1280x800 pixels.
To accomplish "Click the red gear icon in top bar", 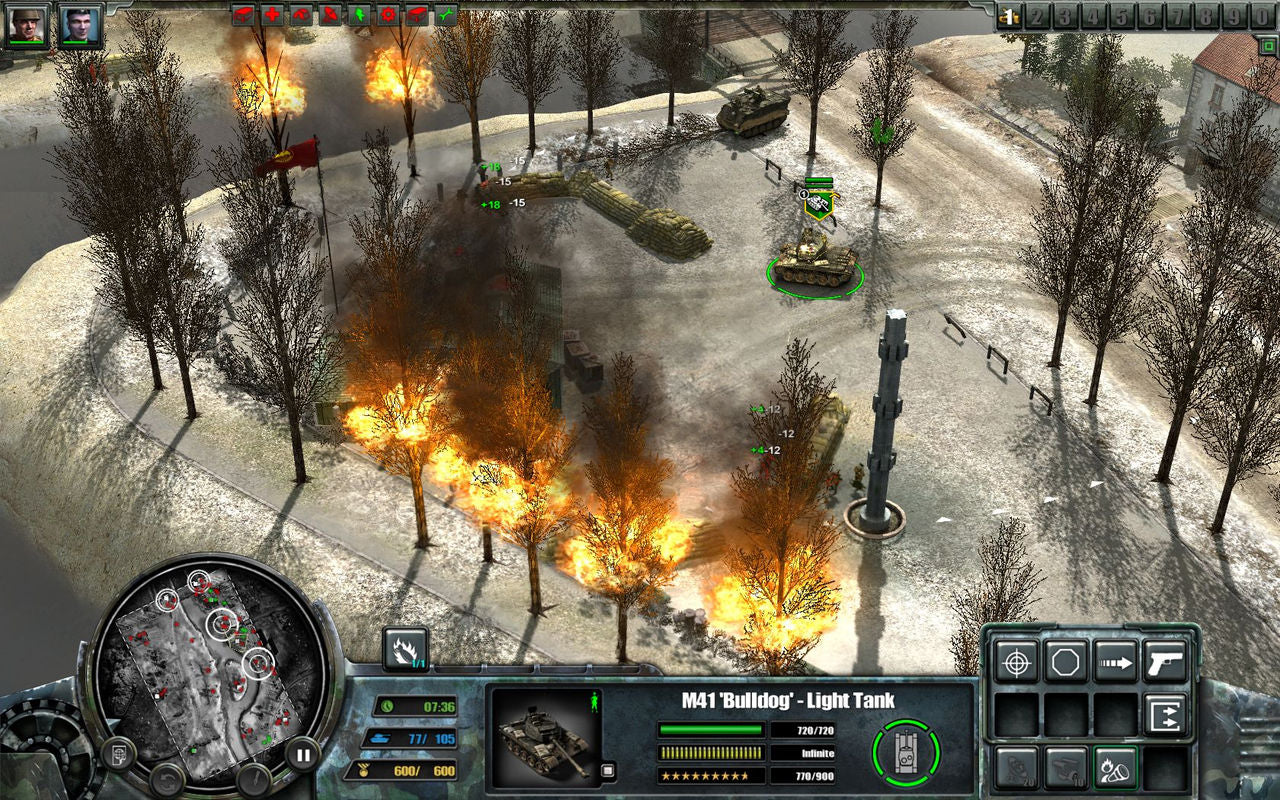I will tap(387, 15).
